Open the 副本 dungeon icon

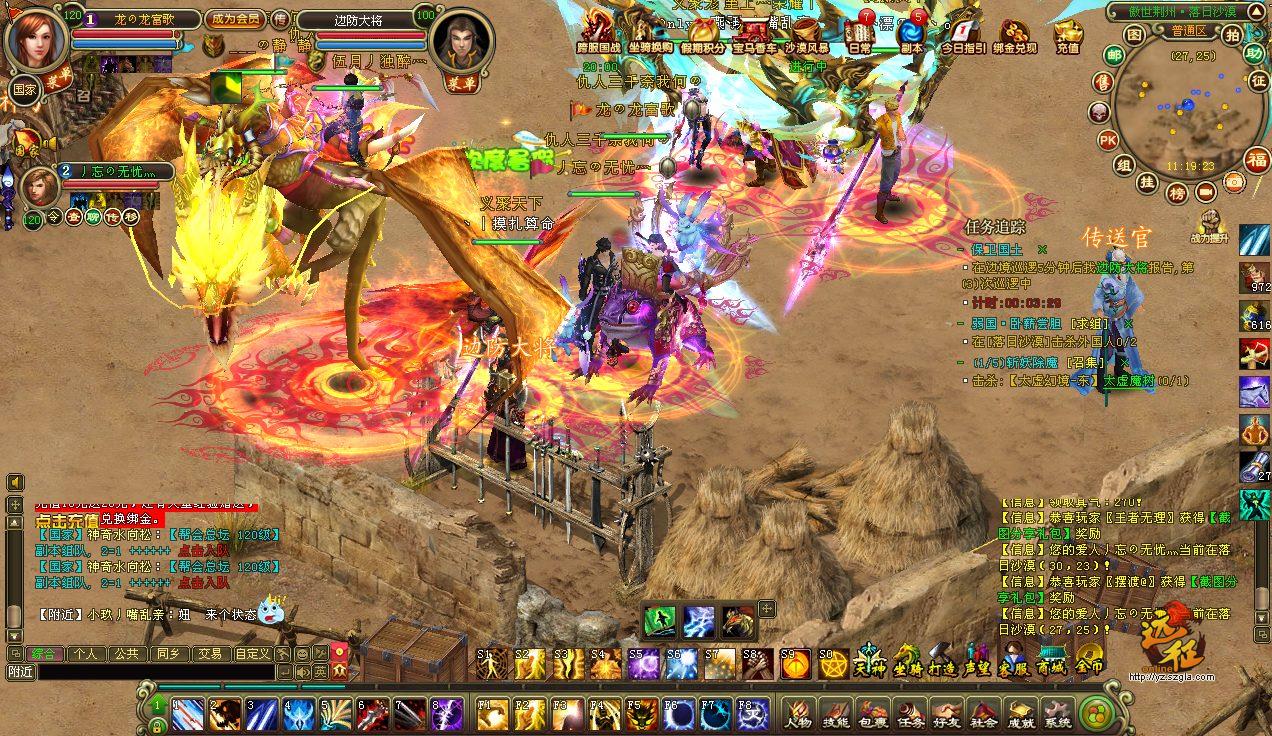click(x=910, y=34)
